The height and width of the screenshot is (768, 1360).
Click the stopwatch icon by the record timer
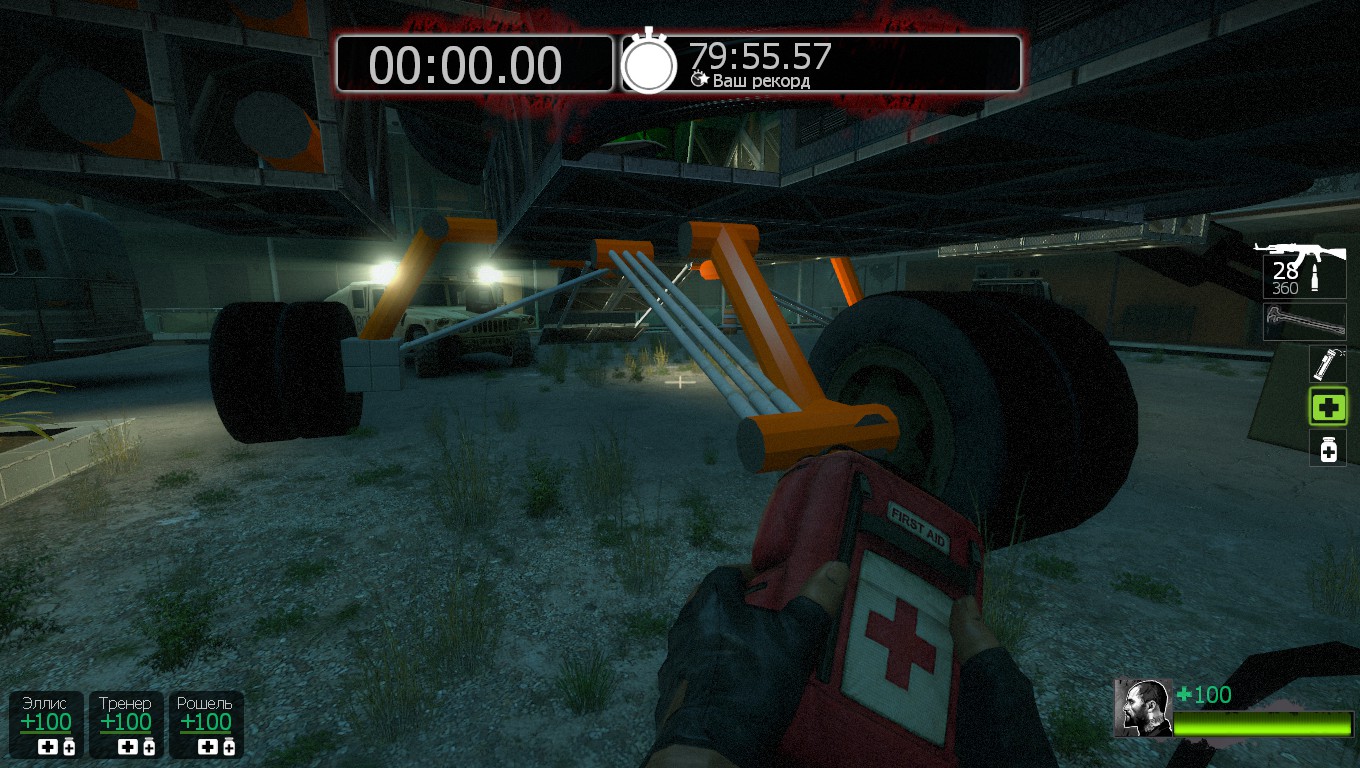point(649,63)
